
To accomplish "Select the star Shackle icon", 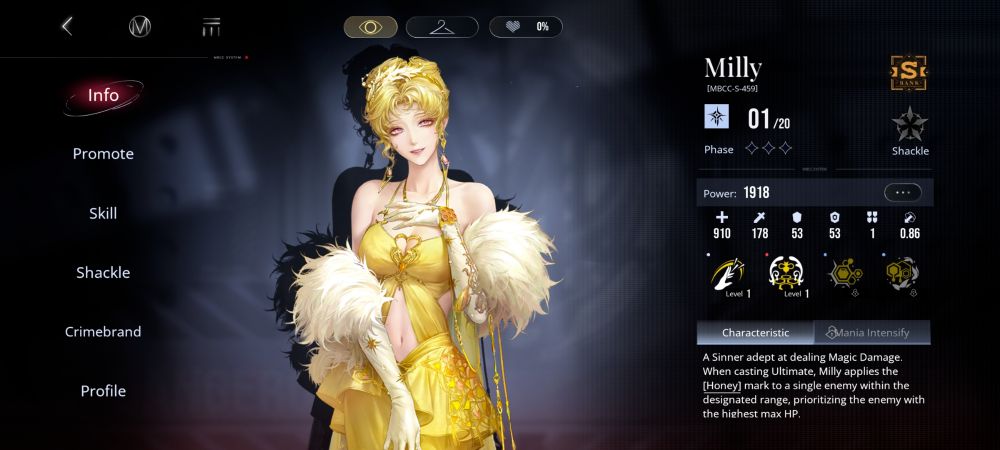I will point(910,126).
